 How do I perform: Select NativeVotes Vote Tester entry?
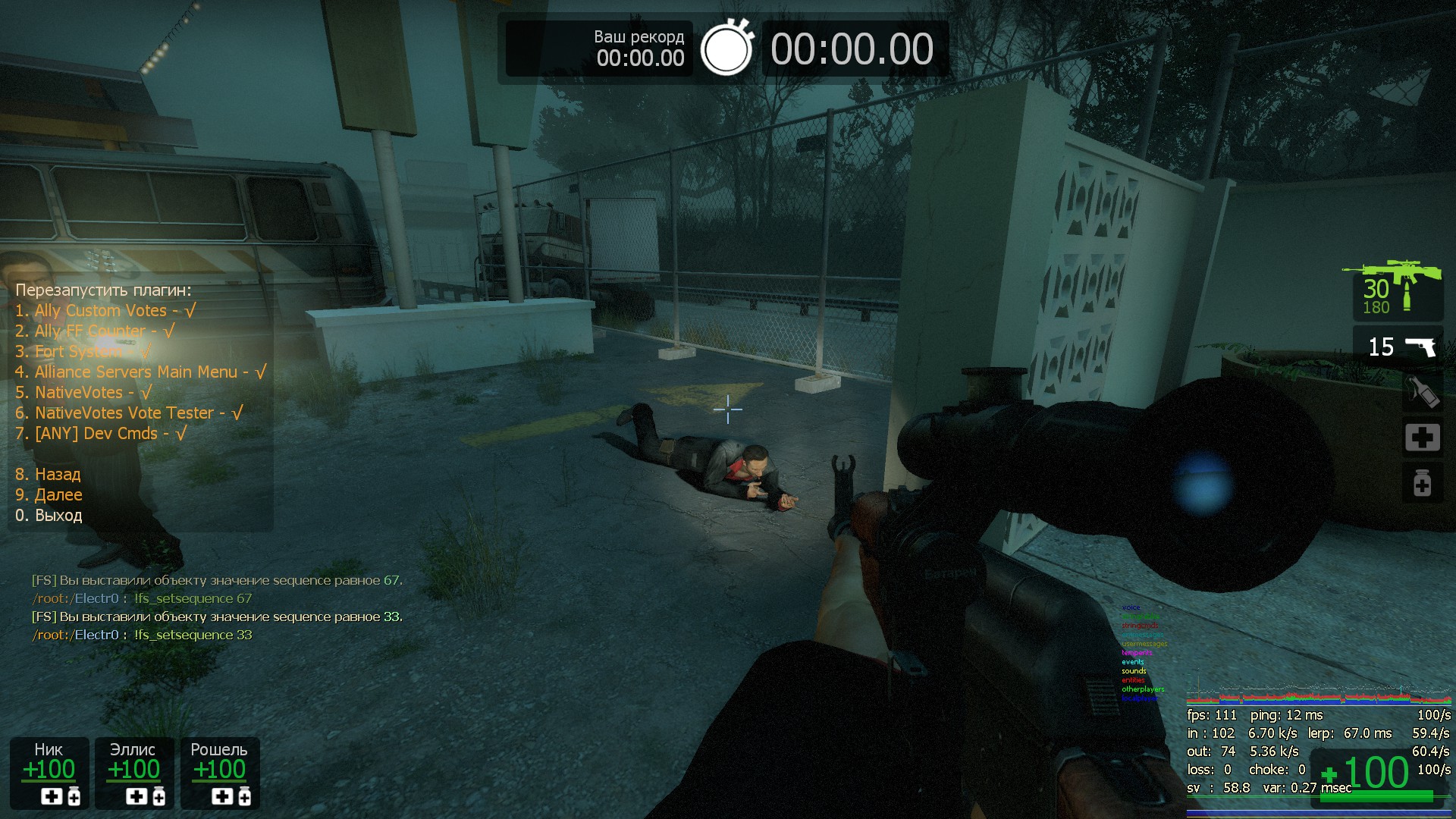[x=129, y=413]
